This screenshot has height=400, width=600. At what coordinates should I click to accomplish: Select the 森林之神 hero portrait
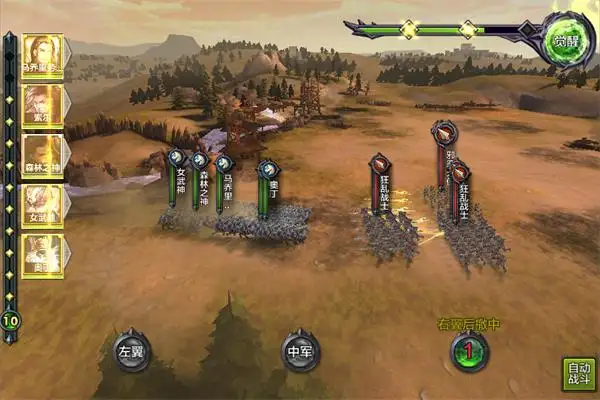(x=43, y=156)
